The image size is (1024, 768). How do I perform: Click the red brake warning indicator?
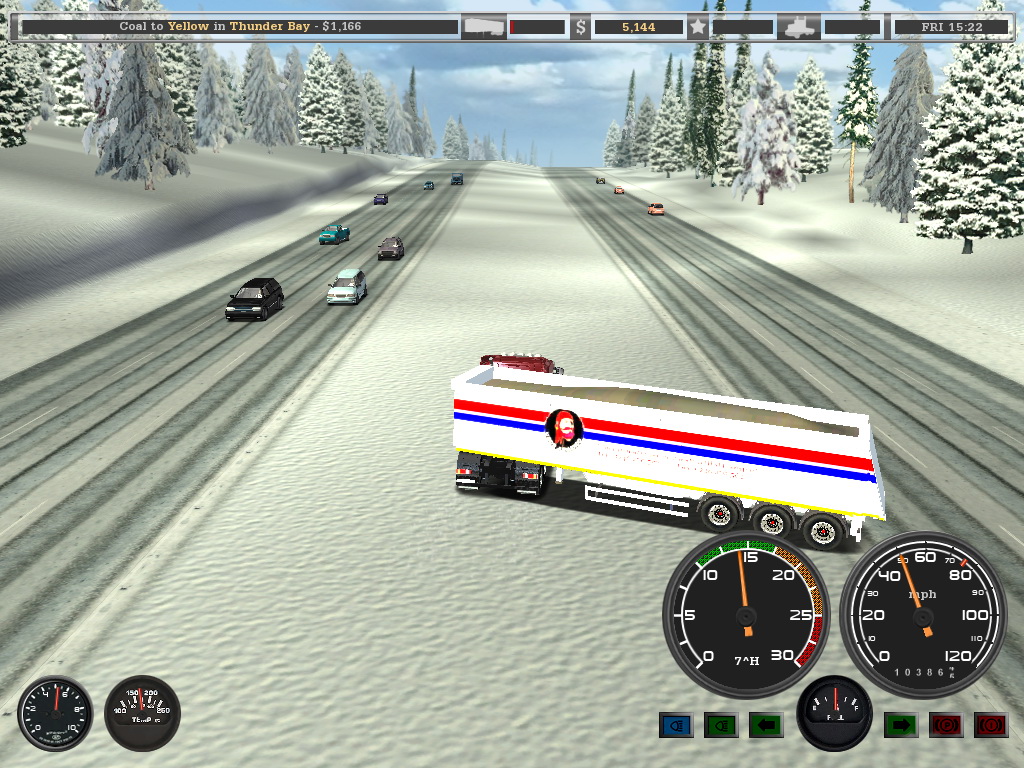pos(991,724)
